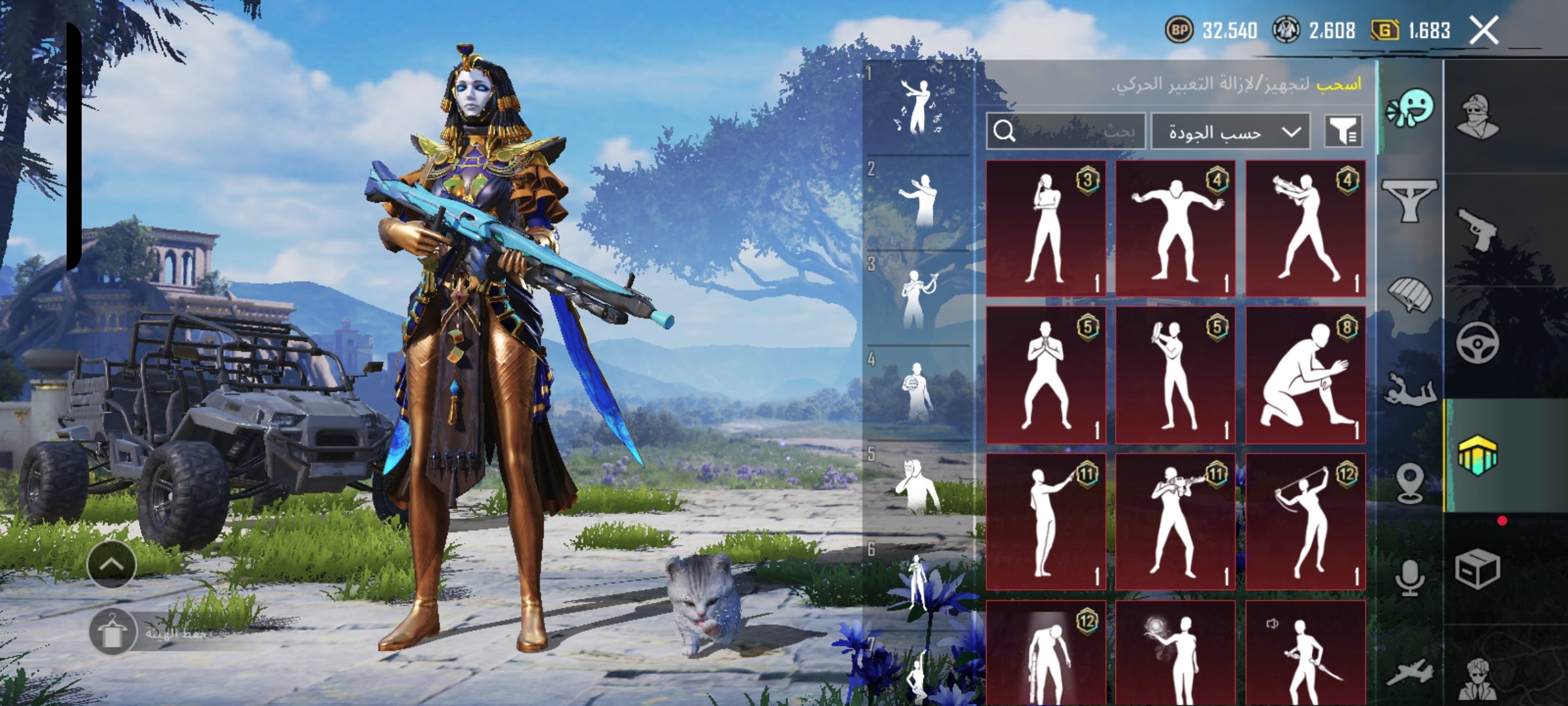Viewport: 1568px width, 706px height.
Task: Open the vehicle steering wheel category
Action: [x=1478, y=343]
